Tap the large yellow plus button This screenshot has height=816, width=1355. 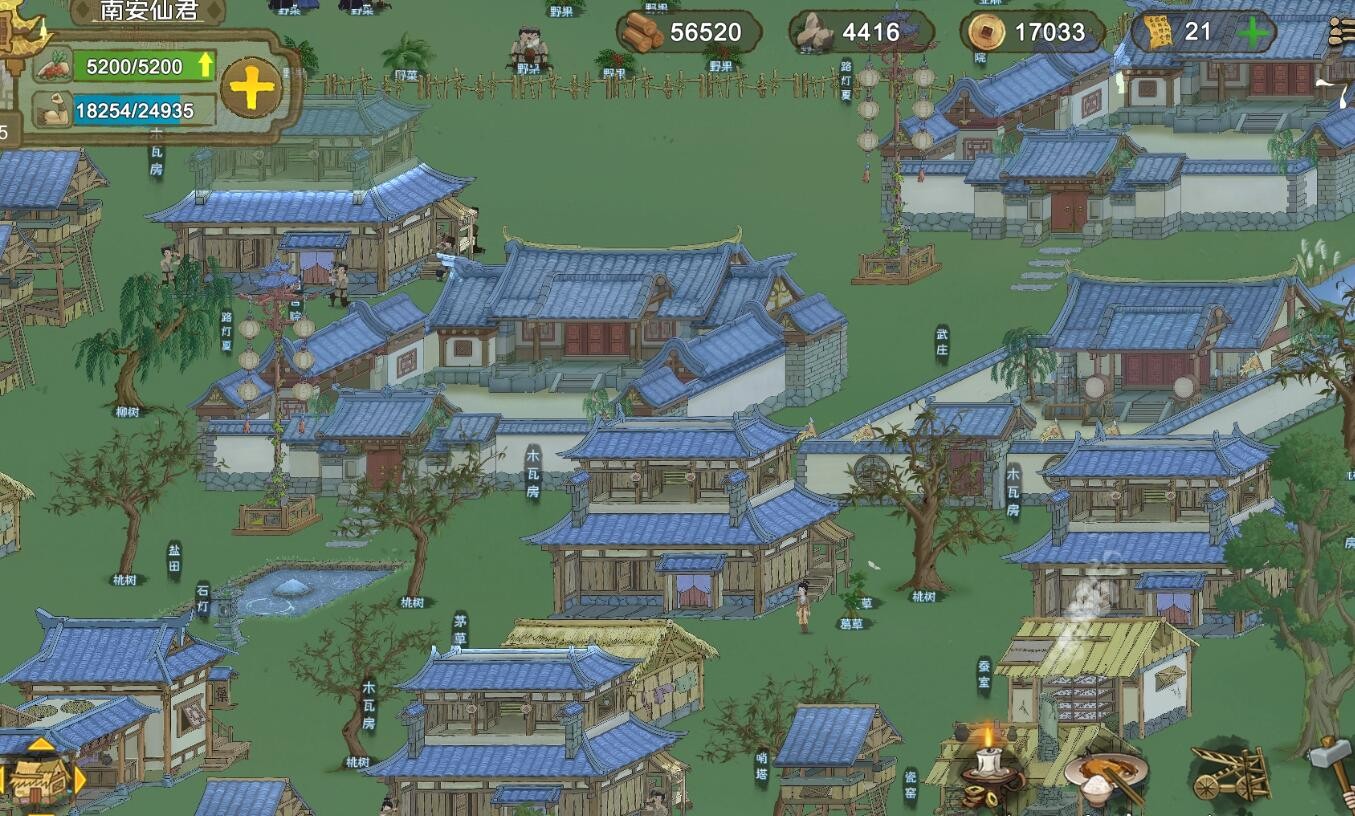tap(251, 88)
